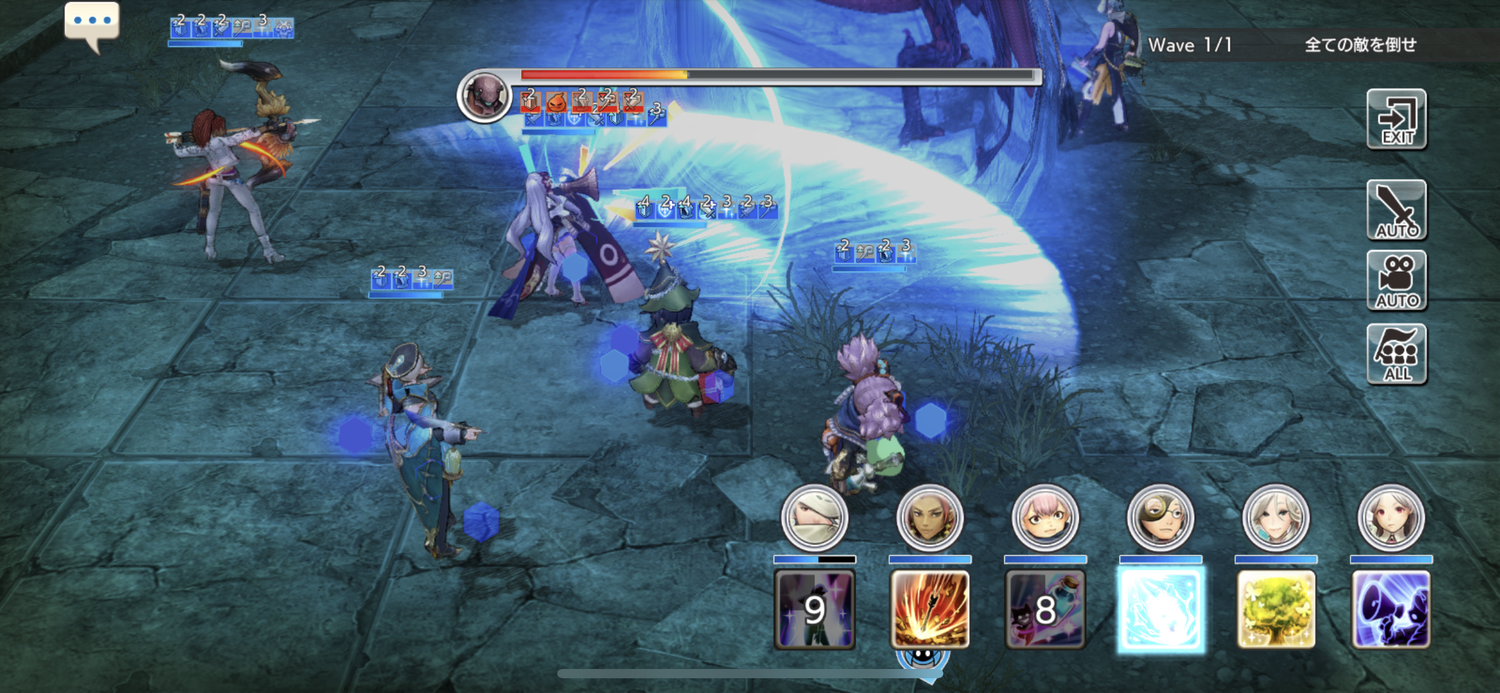Trigger the purple megaphone skill
This screenshot has height=693, width=1500.
pyautogui.click(x=1391, y=609)
